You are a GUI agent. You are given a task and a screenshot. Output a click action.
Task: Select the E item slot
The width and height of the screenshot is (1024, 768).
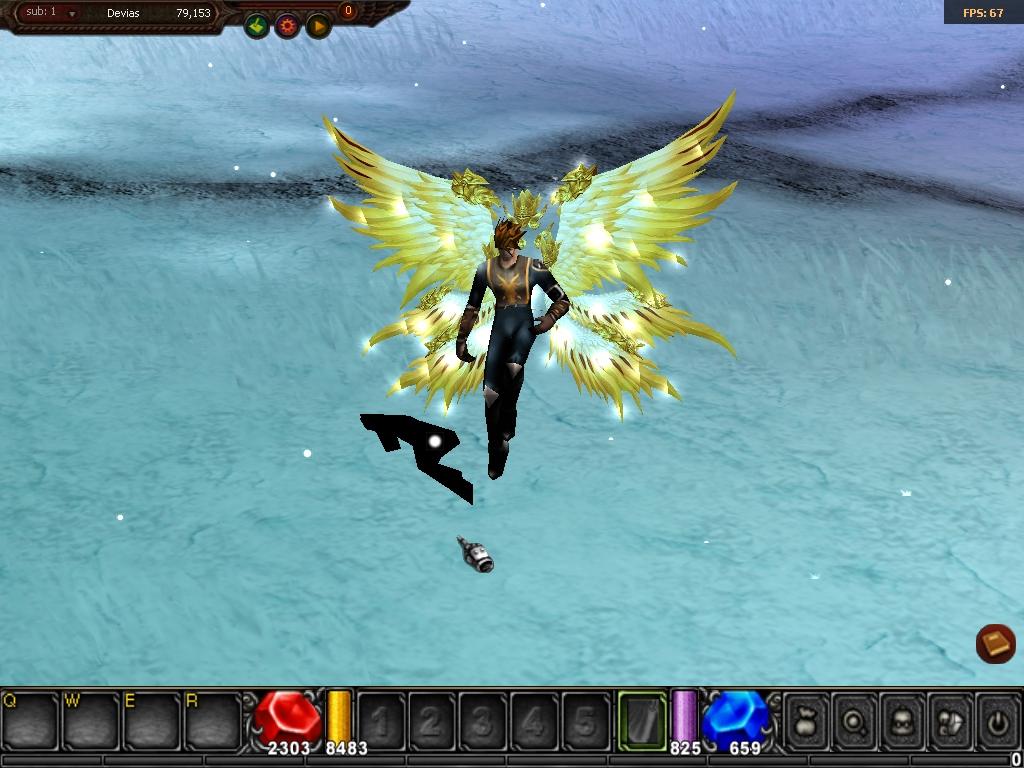coord(152,720)
